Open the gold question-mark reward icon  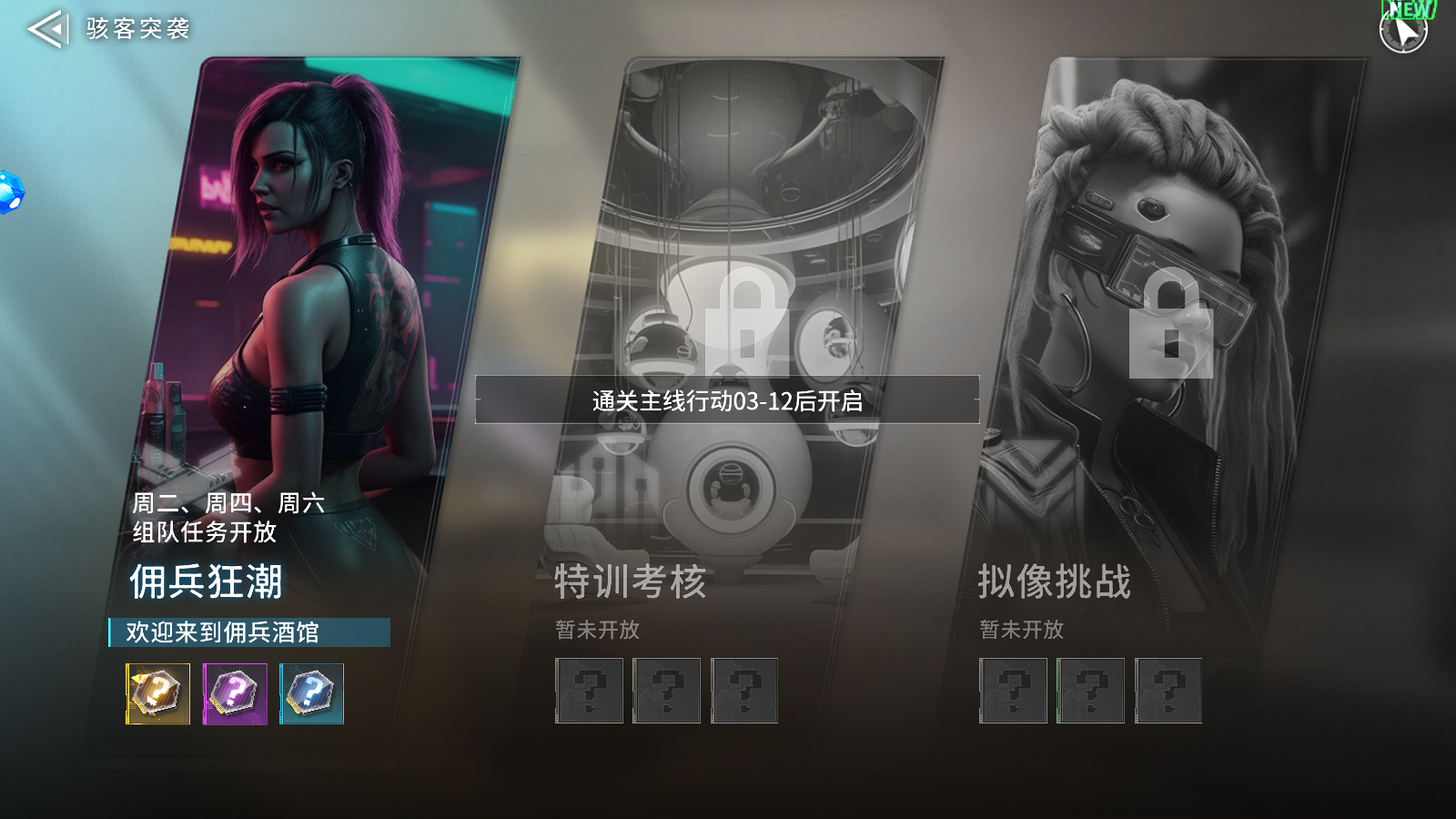tap(157, 693)
